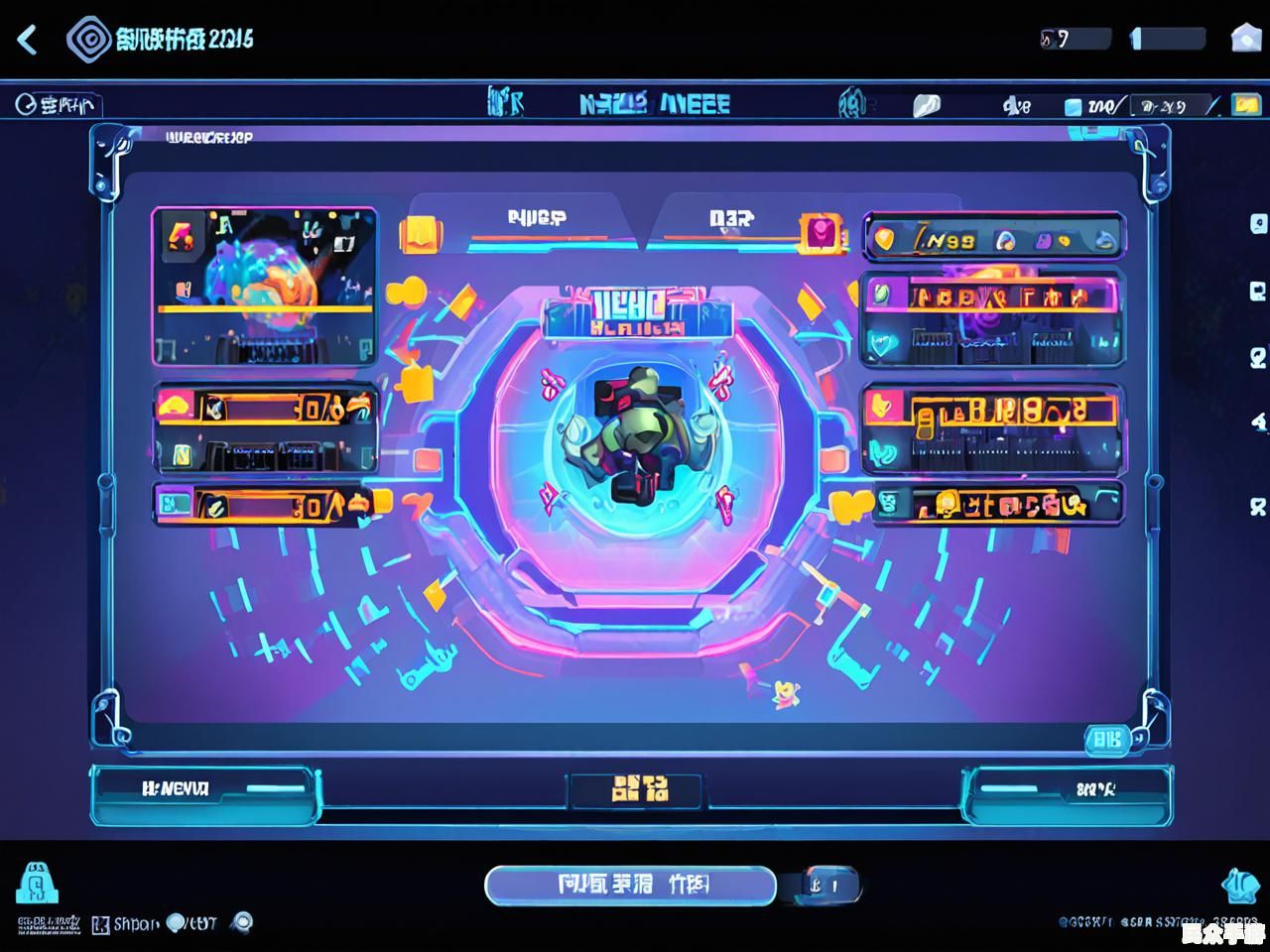This screenshot has height=952, width=1270.
Task: Select the glowing orb thumbnail card
Action: click(264, 286)
